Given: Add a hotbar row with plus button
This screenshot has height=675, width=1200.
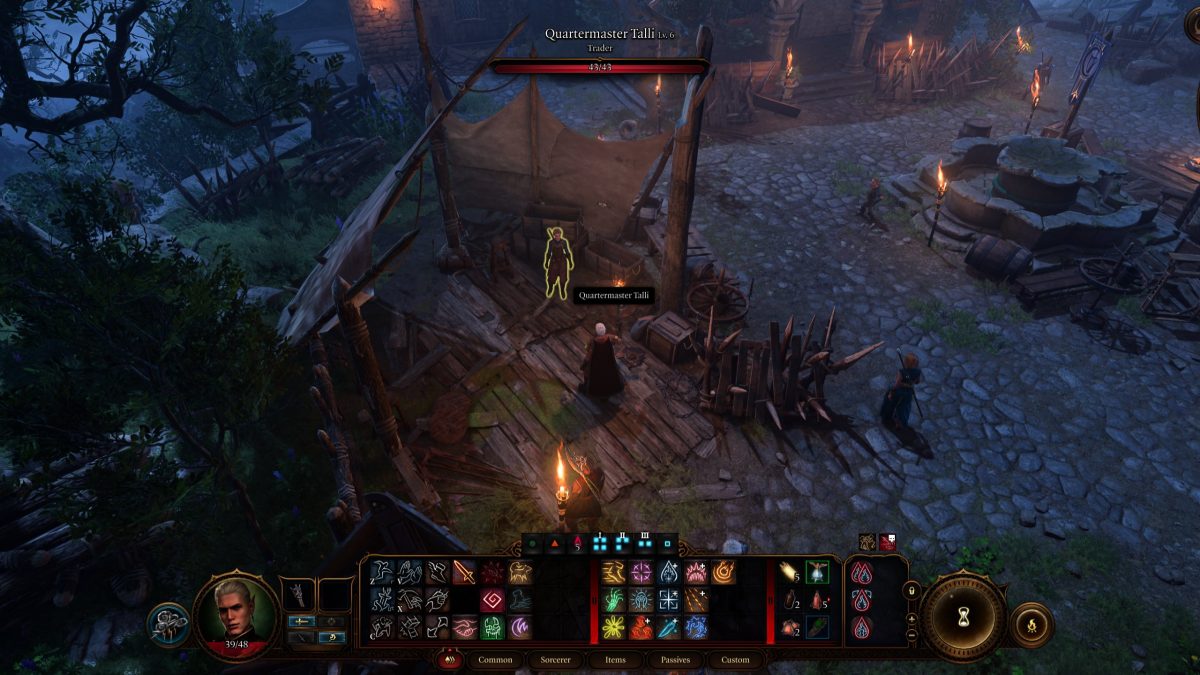Looking at the screenshot, I should tap(911, 619).
